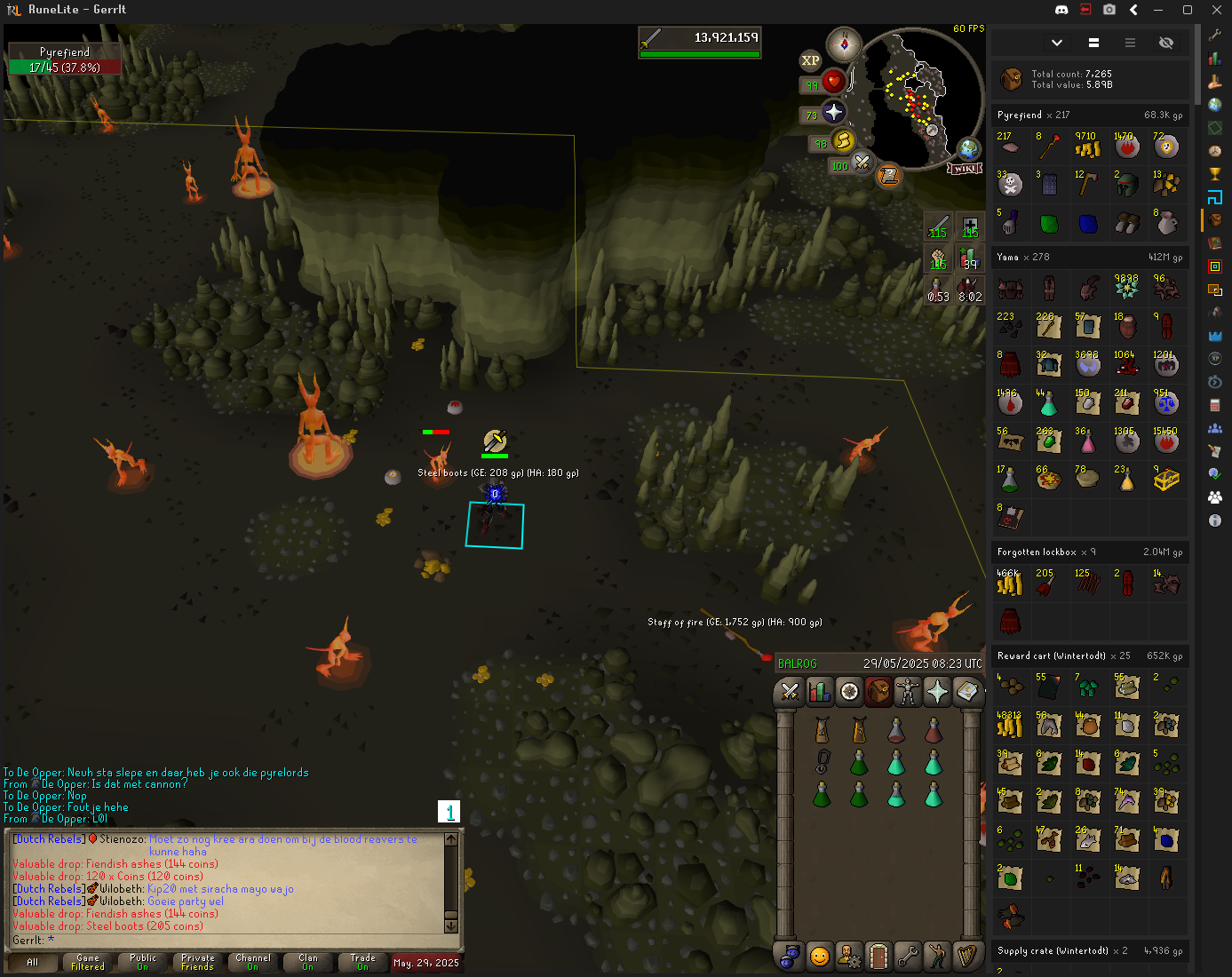This screenshot has width=1232, height=977.
Task: Toggle run energy orb
Action: (843, 140)
